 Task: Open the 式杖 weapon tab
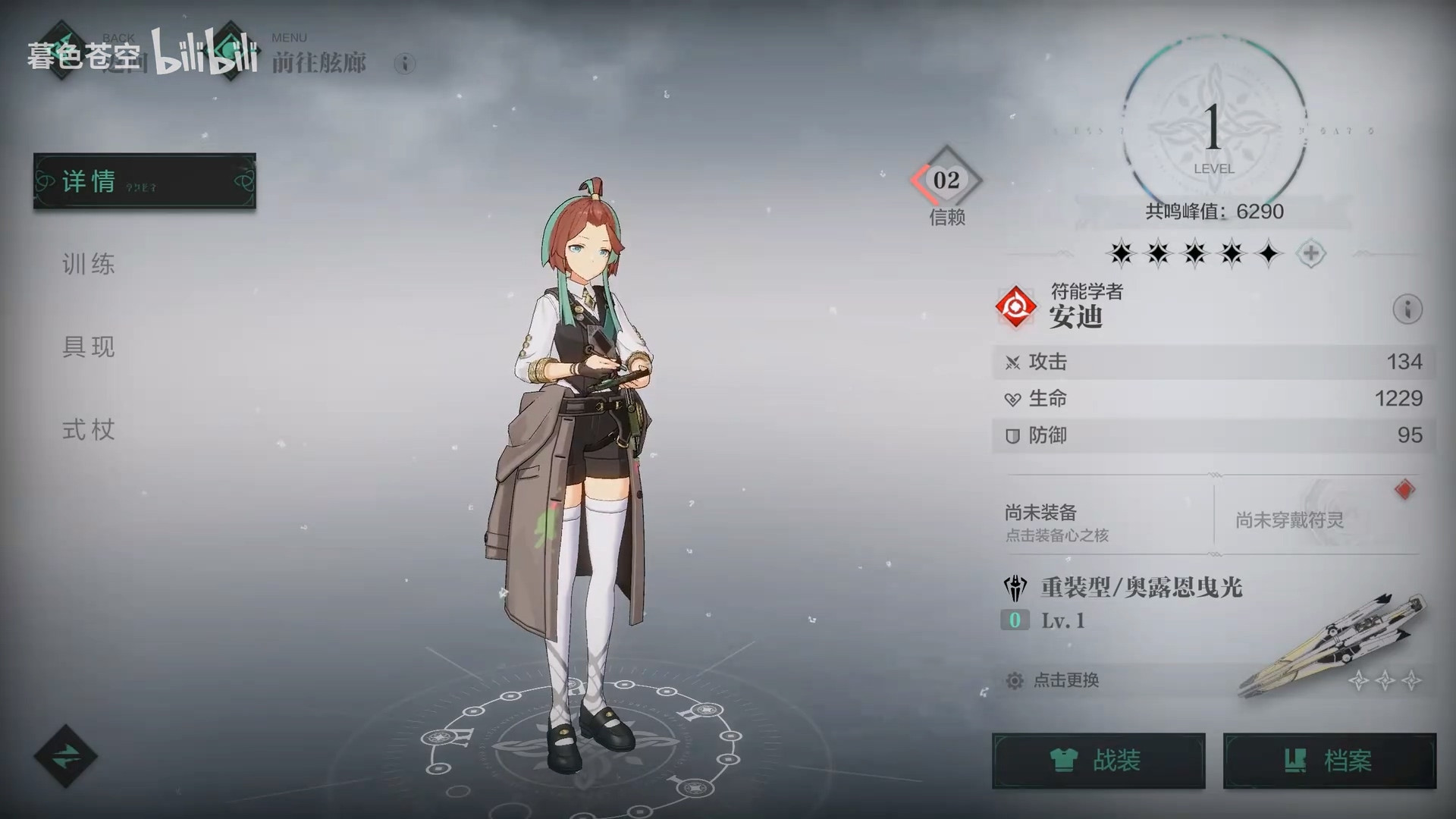click(x=89, y=430)
